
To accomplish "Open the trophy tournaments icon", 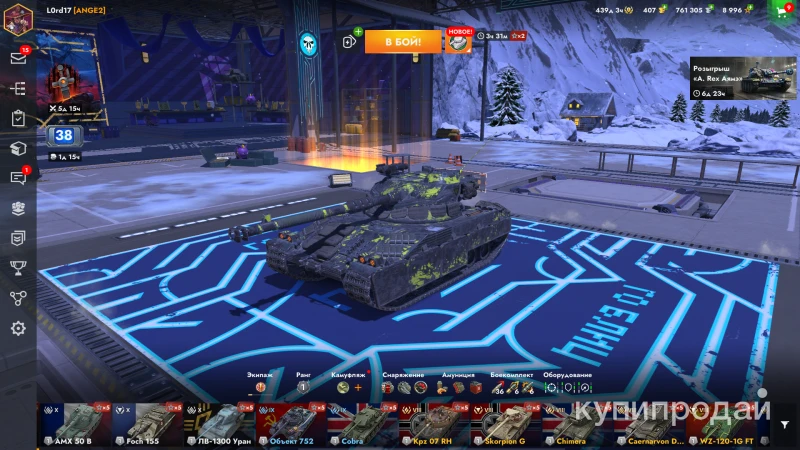I will (18, 267).
